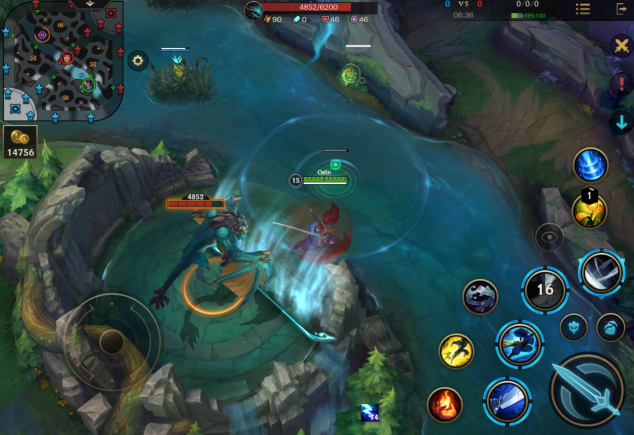The height and width of the screenshot is (435, 634).
Task: Use the yellow running figure summoner spell
Action: 457,351
